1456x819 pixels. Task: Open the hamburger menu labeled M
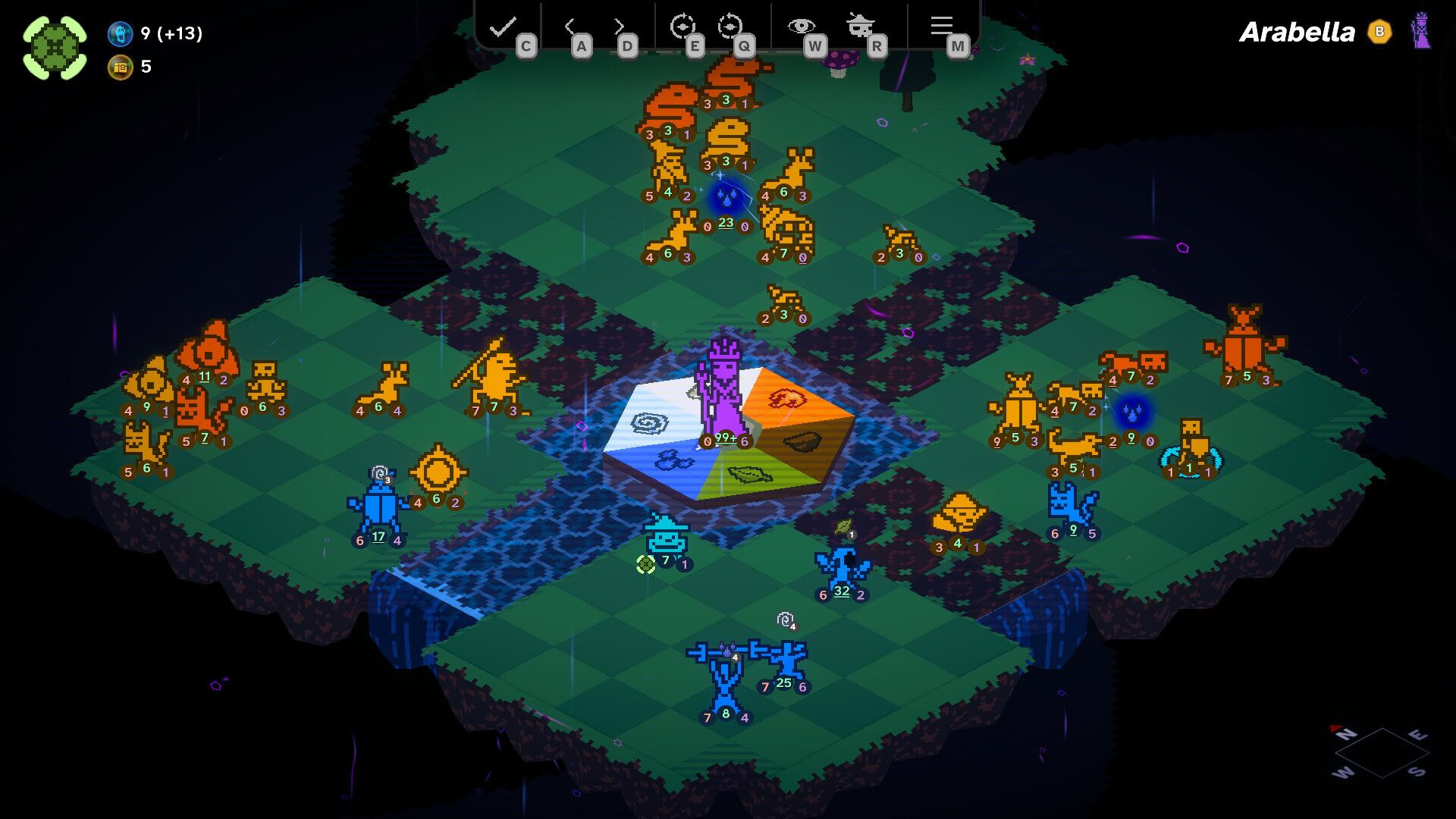click(x=941, y=25)
